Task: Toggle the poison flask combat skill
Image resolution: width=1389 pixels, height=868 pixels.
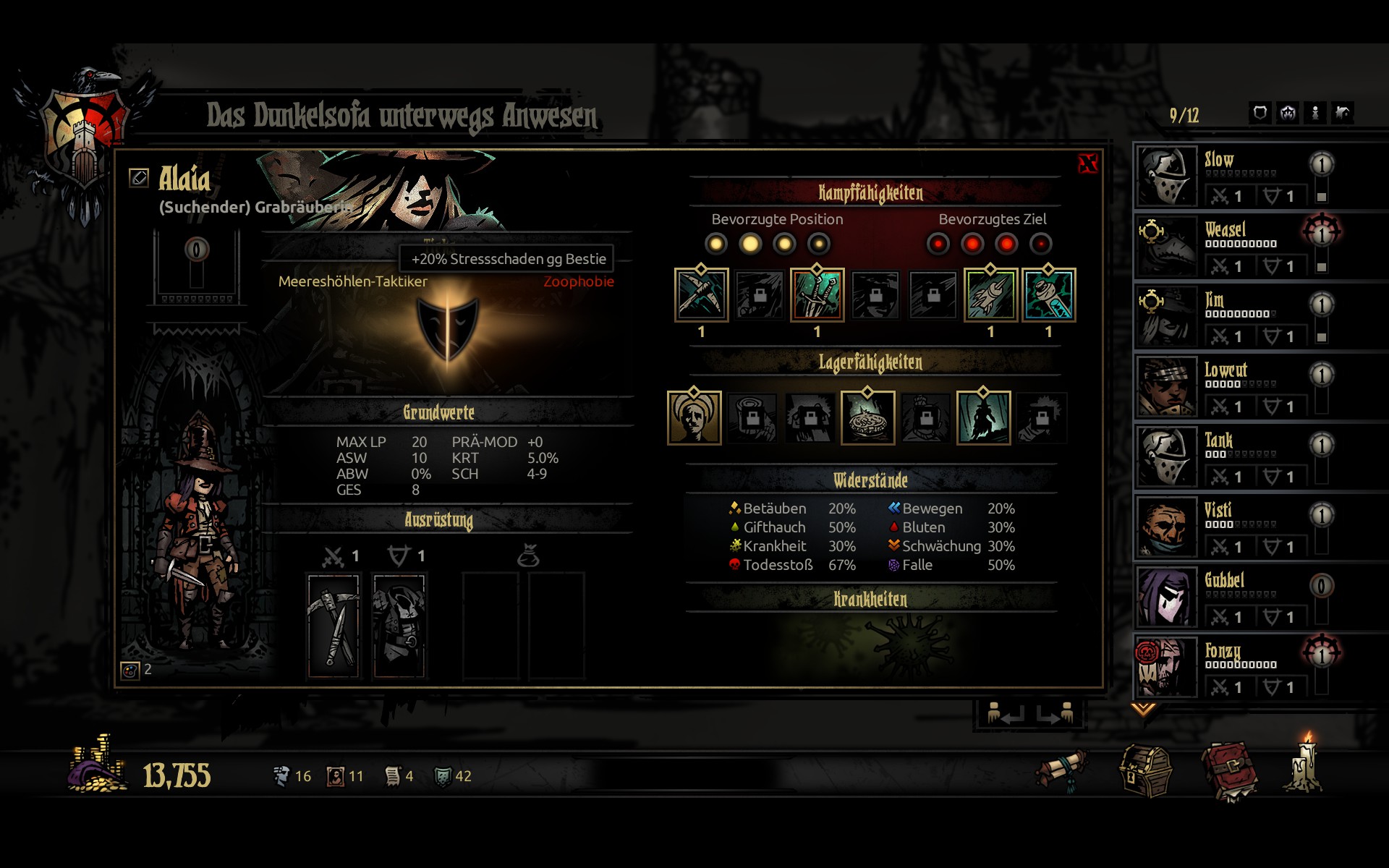Action: click(1048, 295)
